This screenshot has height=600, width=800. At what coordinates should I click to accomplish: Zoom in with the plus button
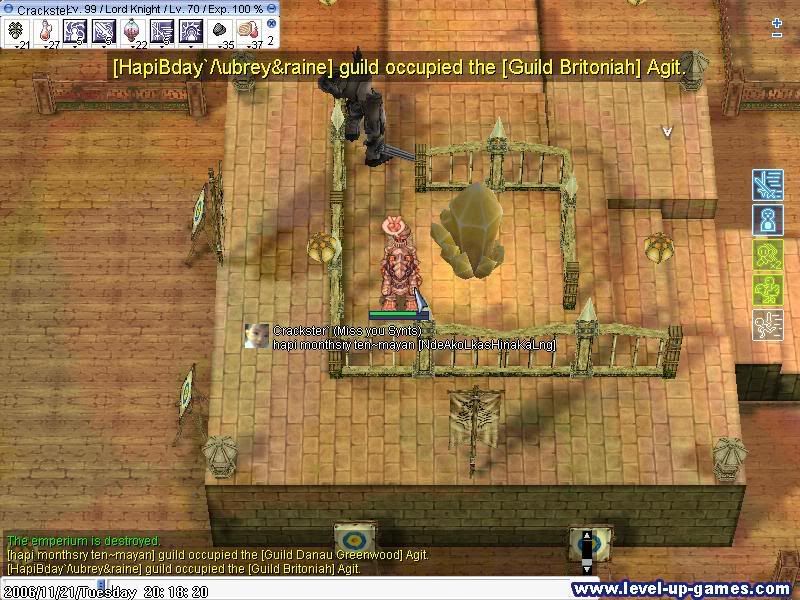[777, 22]
